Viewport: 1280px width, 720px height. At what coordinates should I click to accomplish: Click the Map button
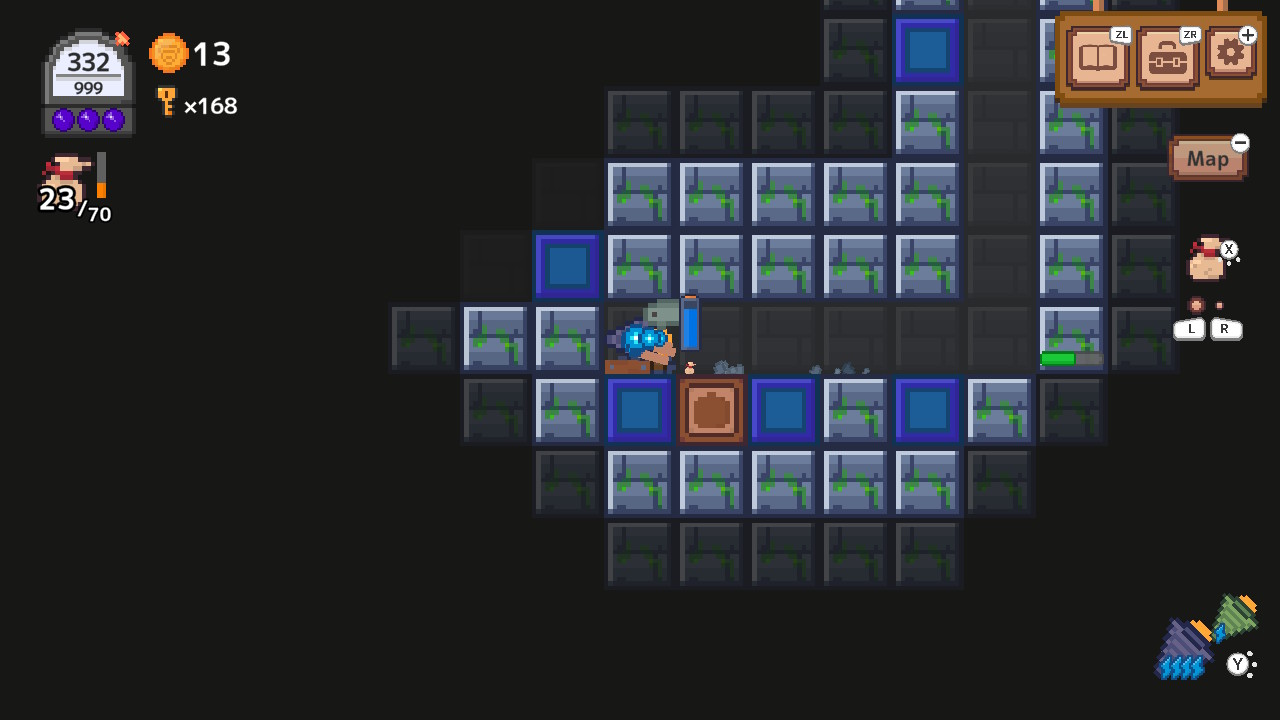click(1208, 159)
